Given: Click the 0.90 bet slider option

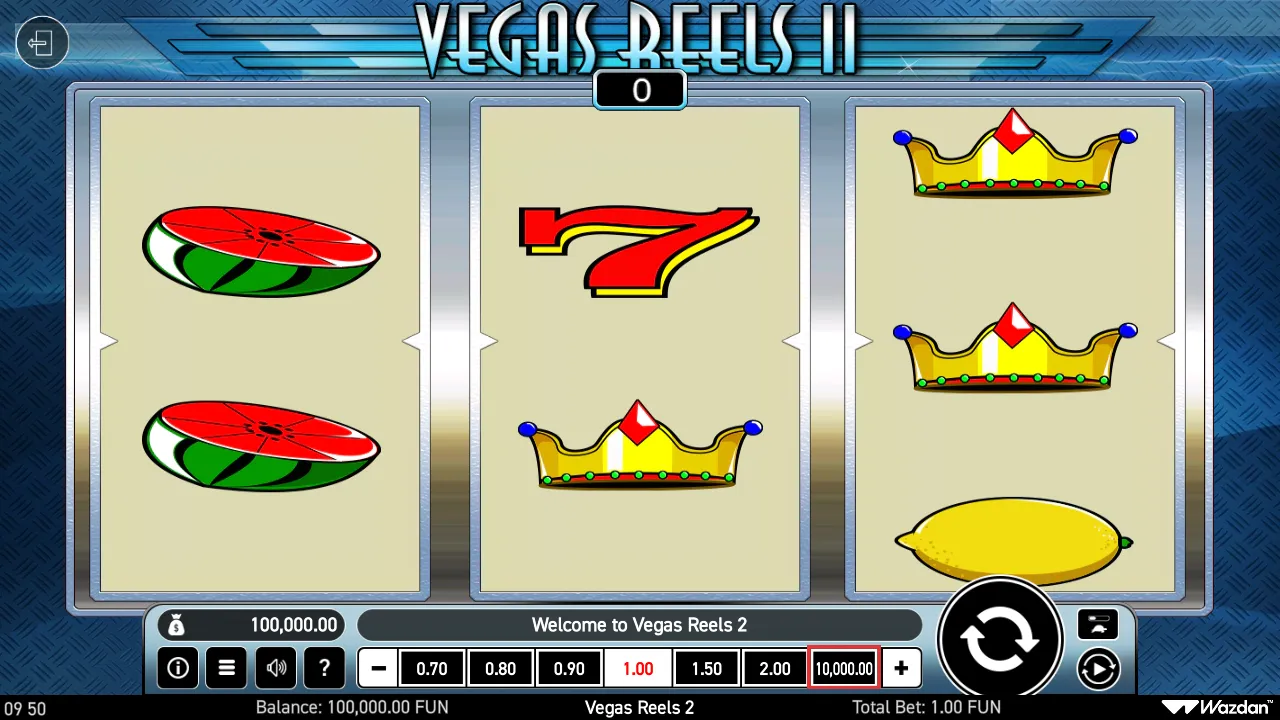Looking at the screenshot, I should (x=569, y=668).
